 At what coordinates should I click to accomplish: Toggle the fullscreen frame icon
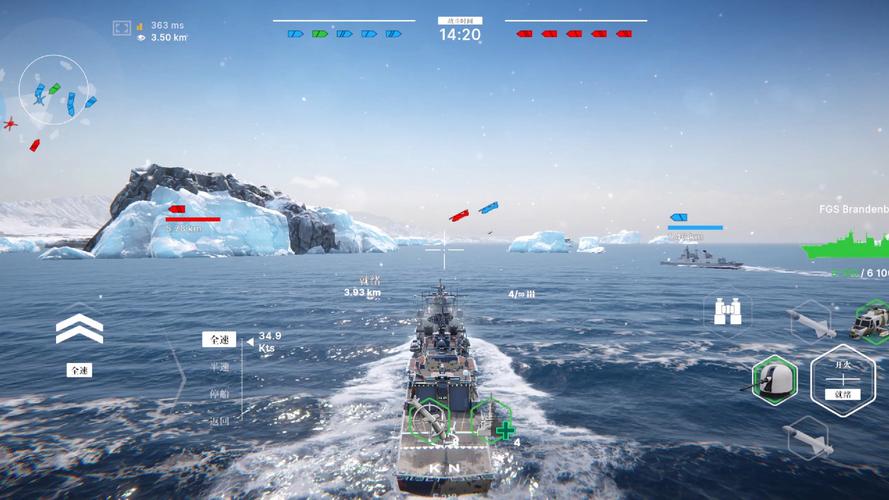pyautogui.click(x=121, y=29)
